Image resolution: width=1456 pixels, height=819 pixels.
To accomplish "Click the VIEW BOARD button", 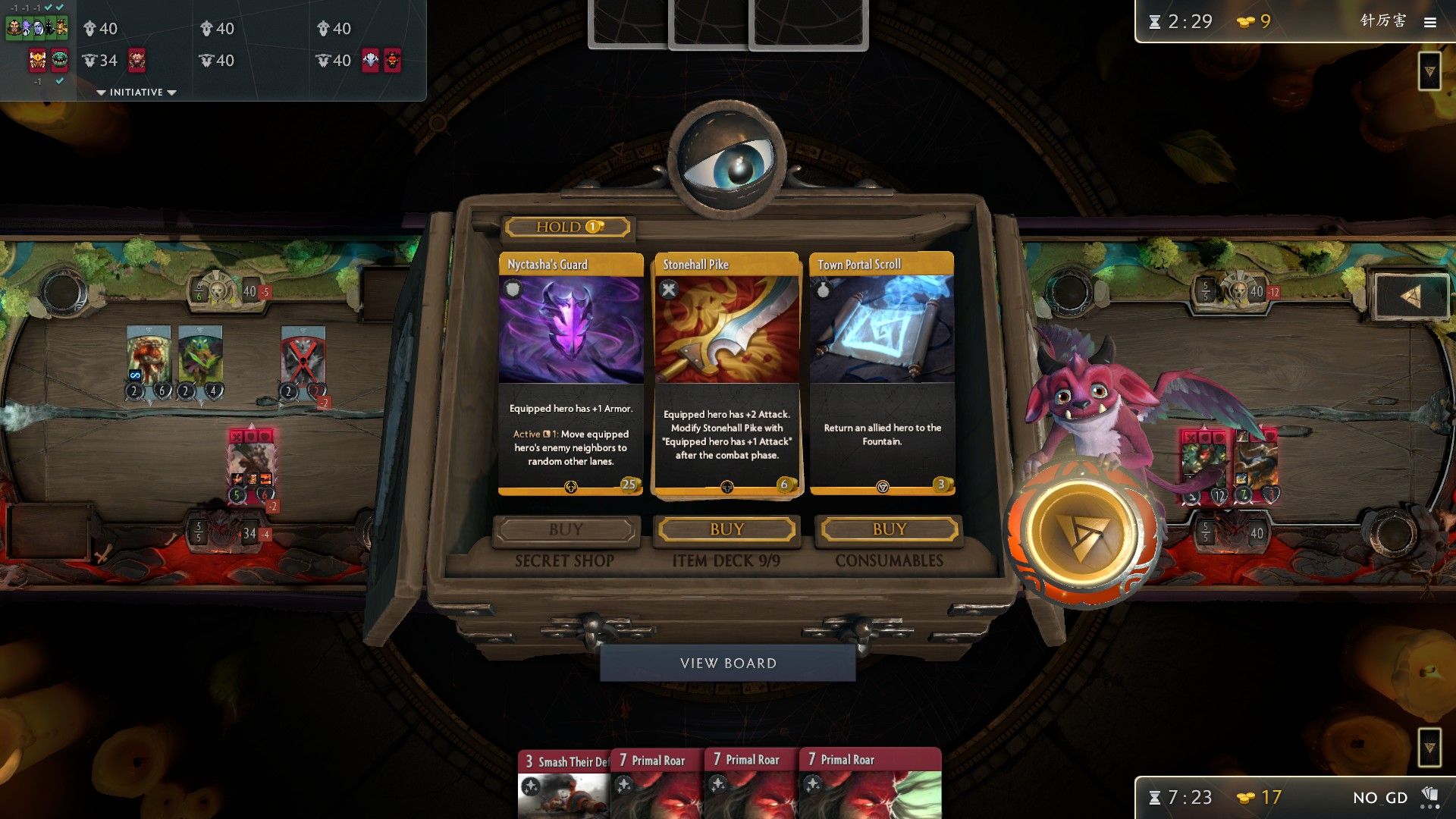I will click(x=726, y=662).
